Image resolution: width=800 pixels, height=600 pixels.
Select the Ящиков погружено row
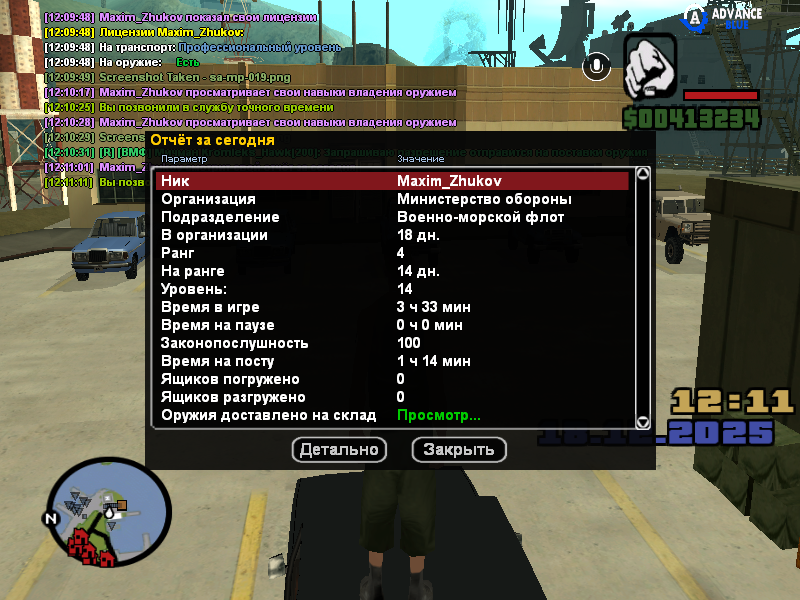392,379
